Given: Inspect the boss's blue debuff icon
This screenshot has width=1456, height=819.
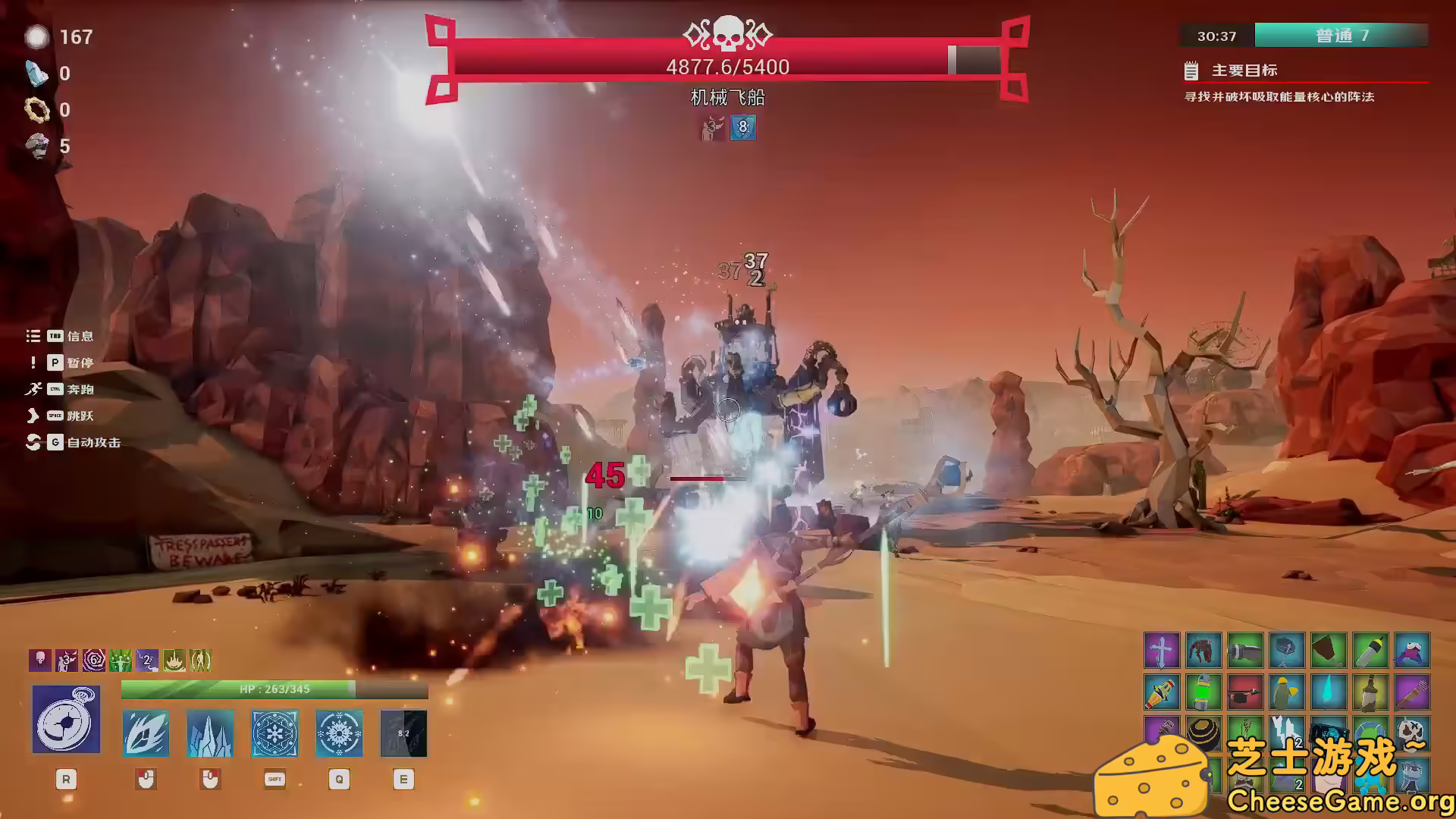Looking at the screenshot, I should pyautogui.click(x=742, y=127).
